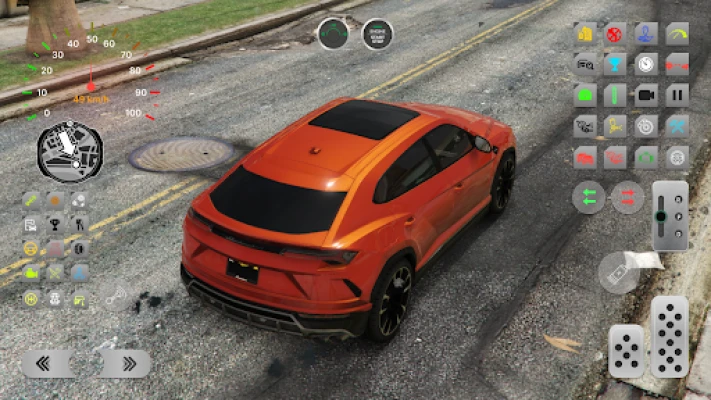Tap the gas pedal
The image size is (711, 400).
[669, 336]
